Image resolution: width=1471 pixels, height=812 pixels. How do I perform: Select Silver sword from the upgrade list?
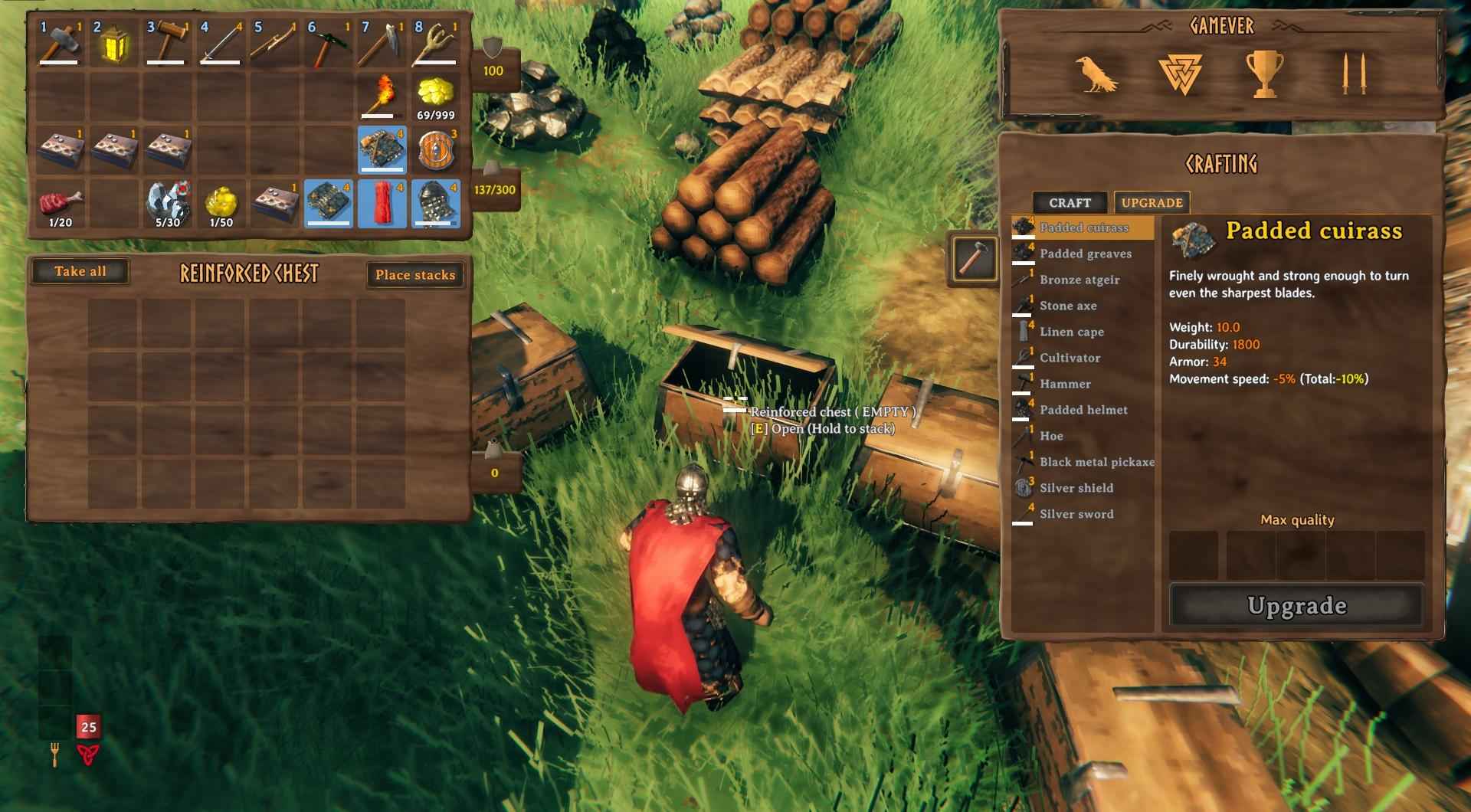1076,514
